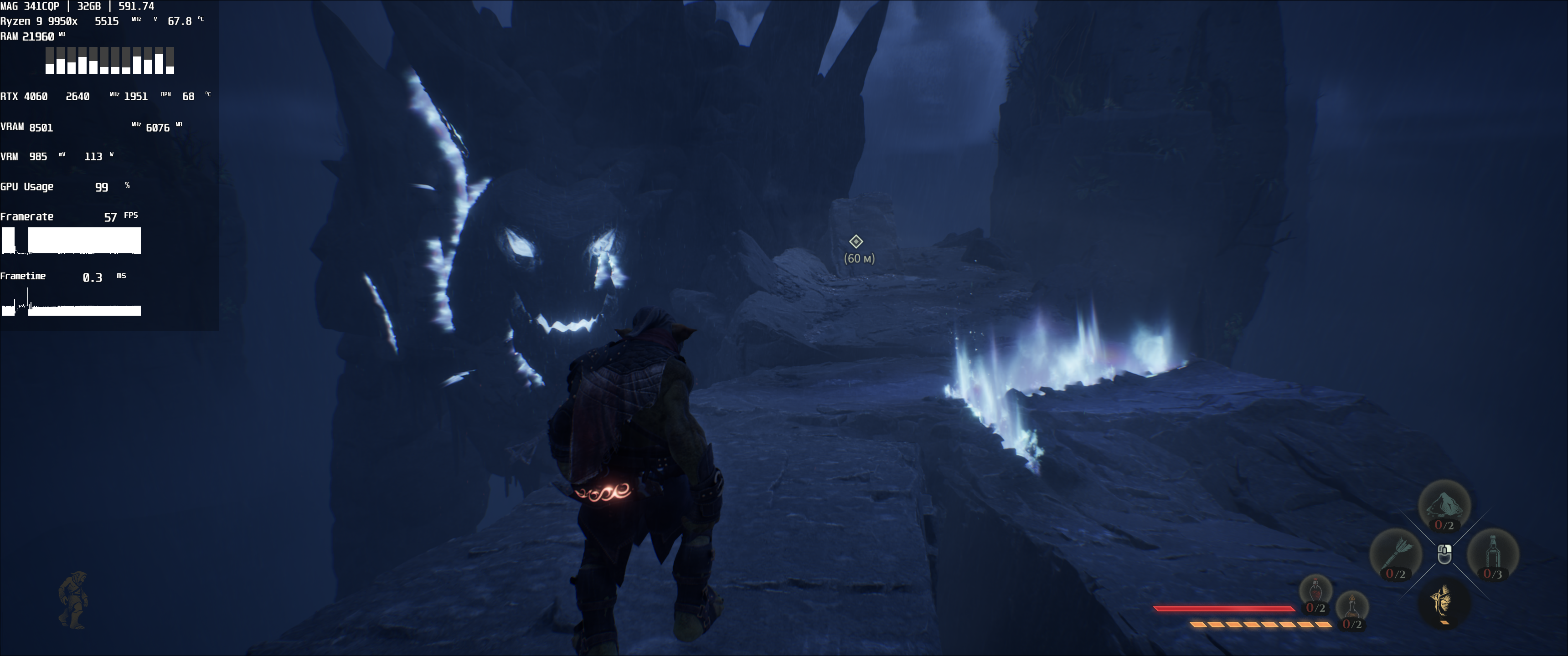Image resolution: width=1568 pixels, height=656 pixels.
Task: Click the walking goblin stance indicator
Action: click(73, 600)
